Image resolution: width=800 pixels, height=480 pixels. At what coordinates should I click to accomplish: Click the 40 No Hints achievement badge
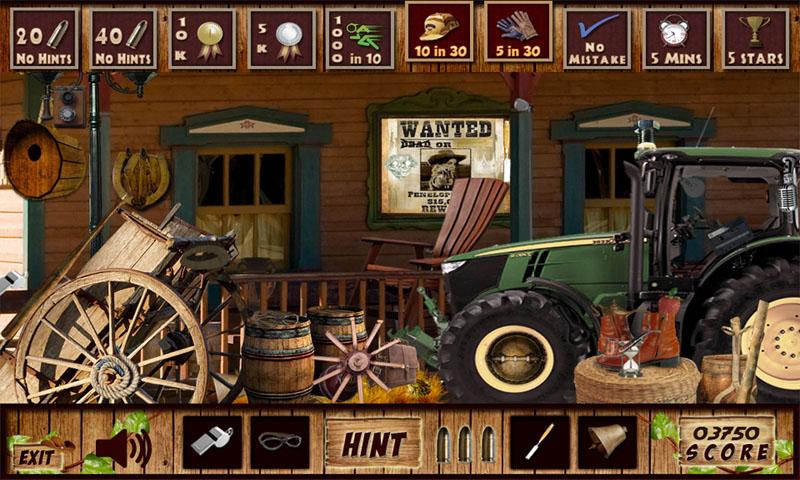point(123,39)
